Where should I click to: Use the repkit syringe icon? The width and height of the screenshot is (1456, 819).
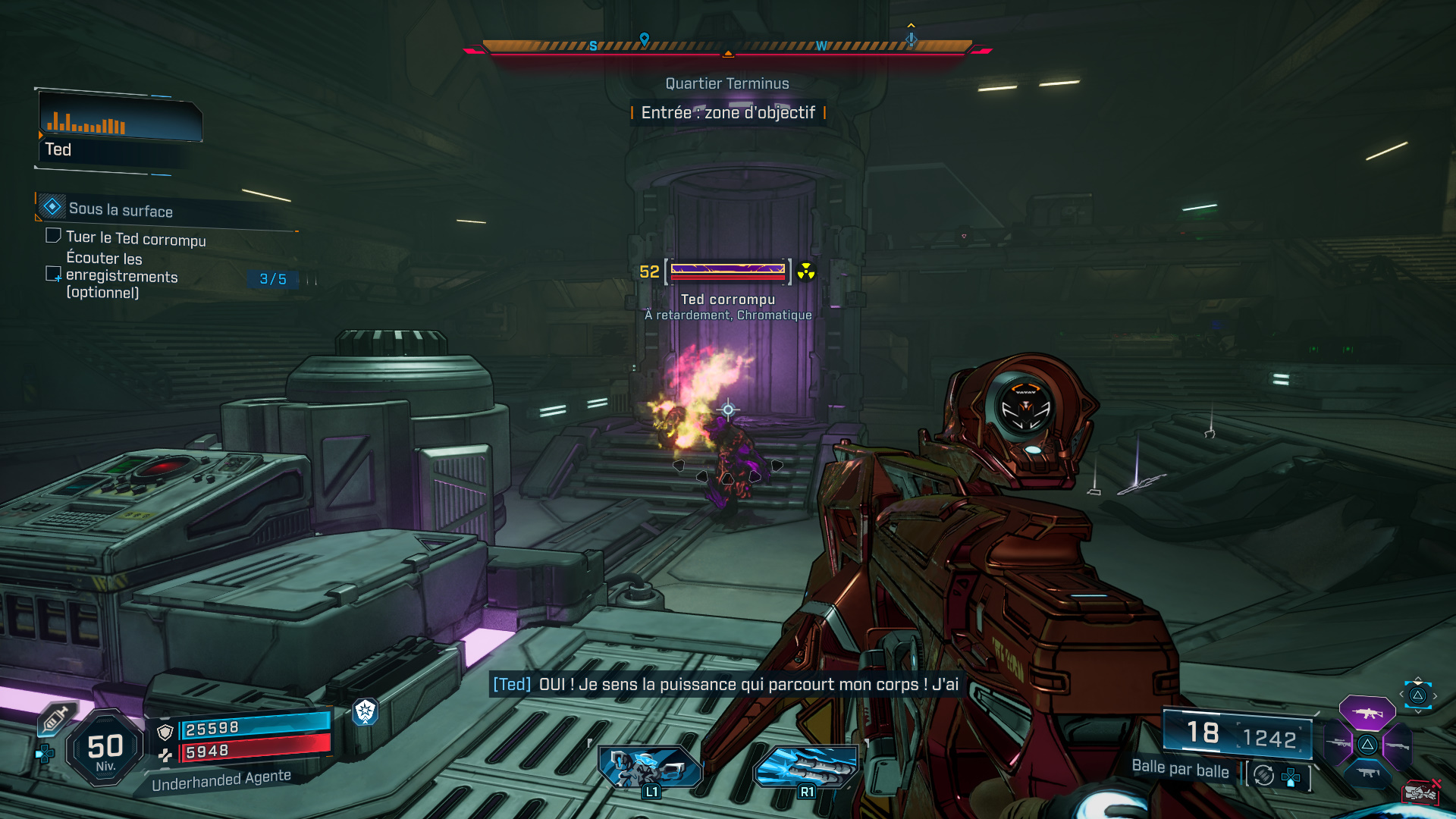55,717
